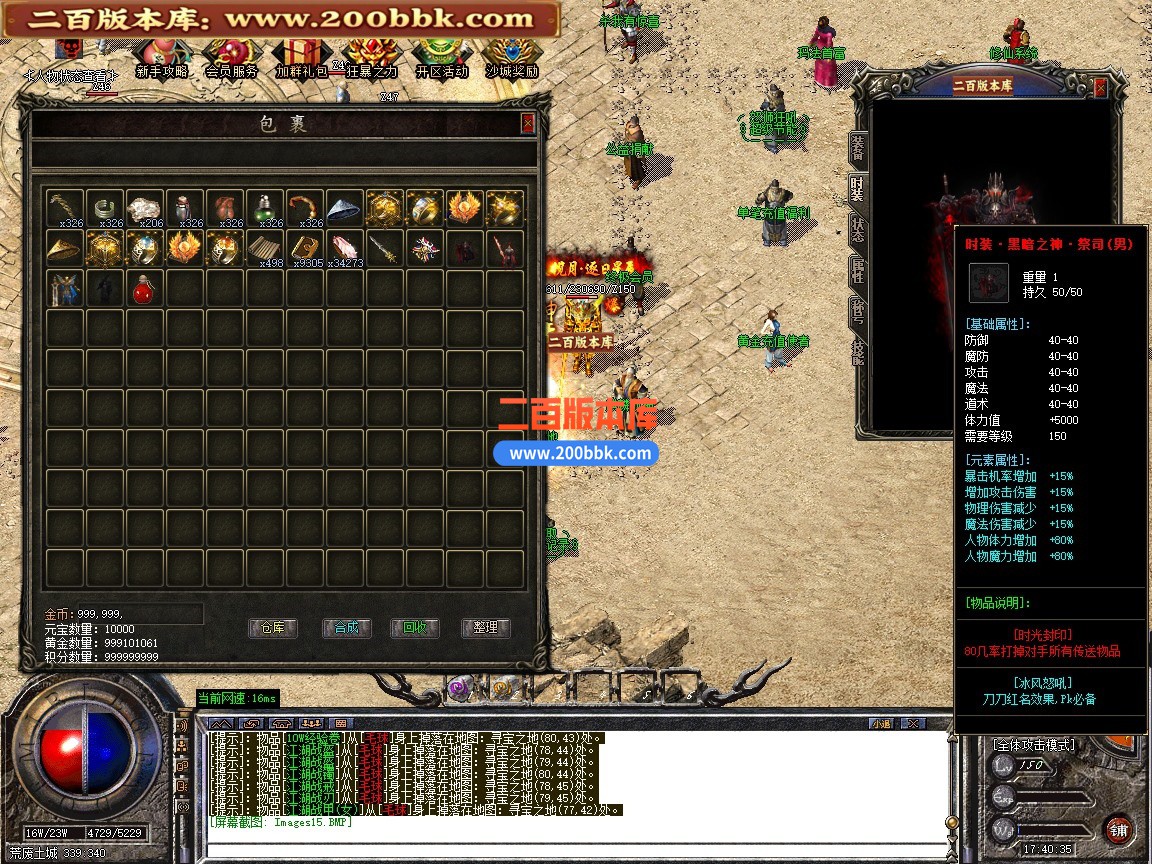This screenshot has width=1152, height=864.
Task: Open the 开区活动 server events
Action: [441, 58]
